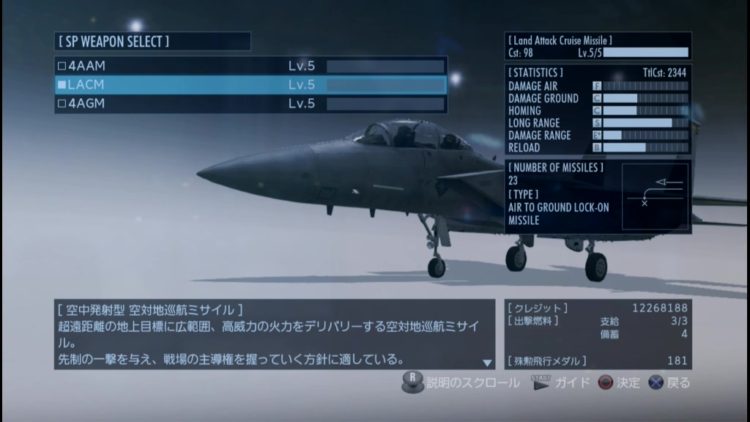Image resolution: width=750 pixels, height=422 pixels.
Task: Click the description scroll-down arrow
Action: 487,362
